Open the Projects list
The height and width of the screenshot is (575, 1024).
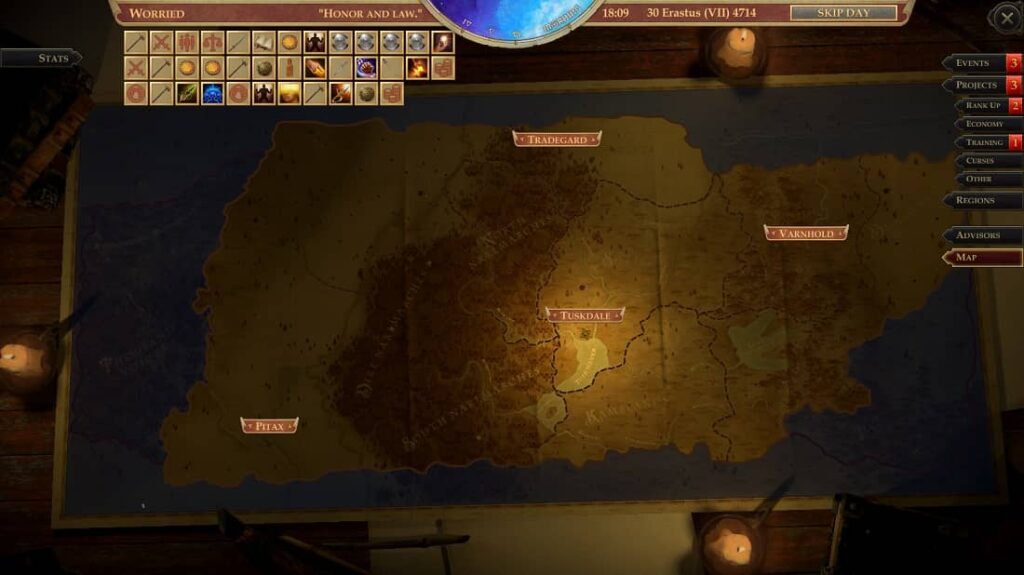975,85
